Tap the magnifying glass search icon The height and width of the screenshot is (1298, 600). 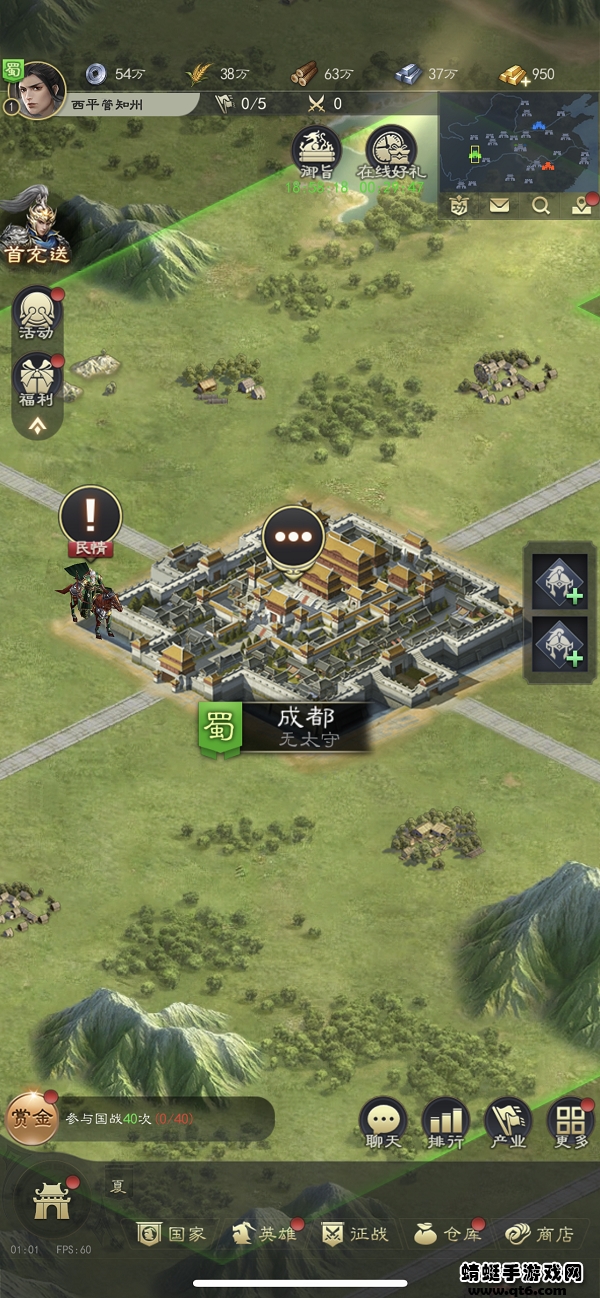pos(541,206)
